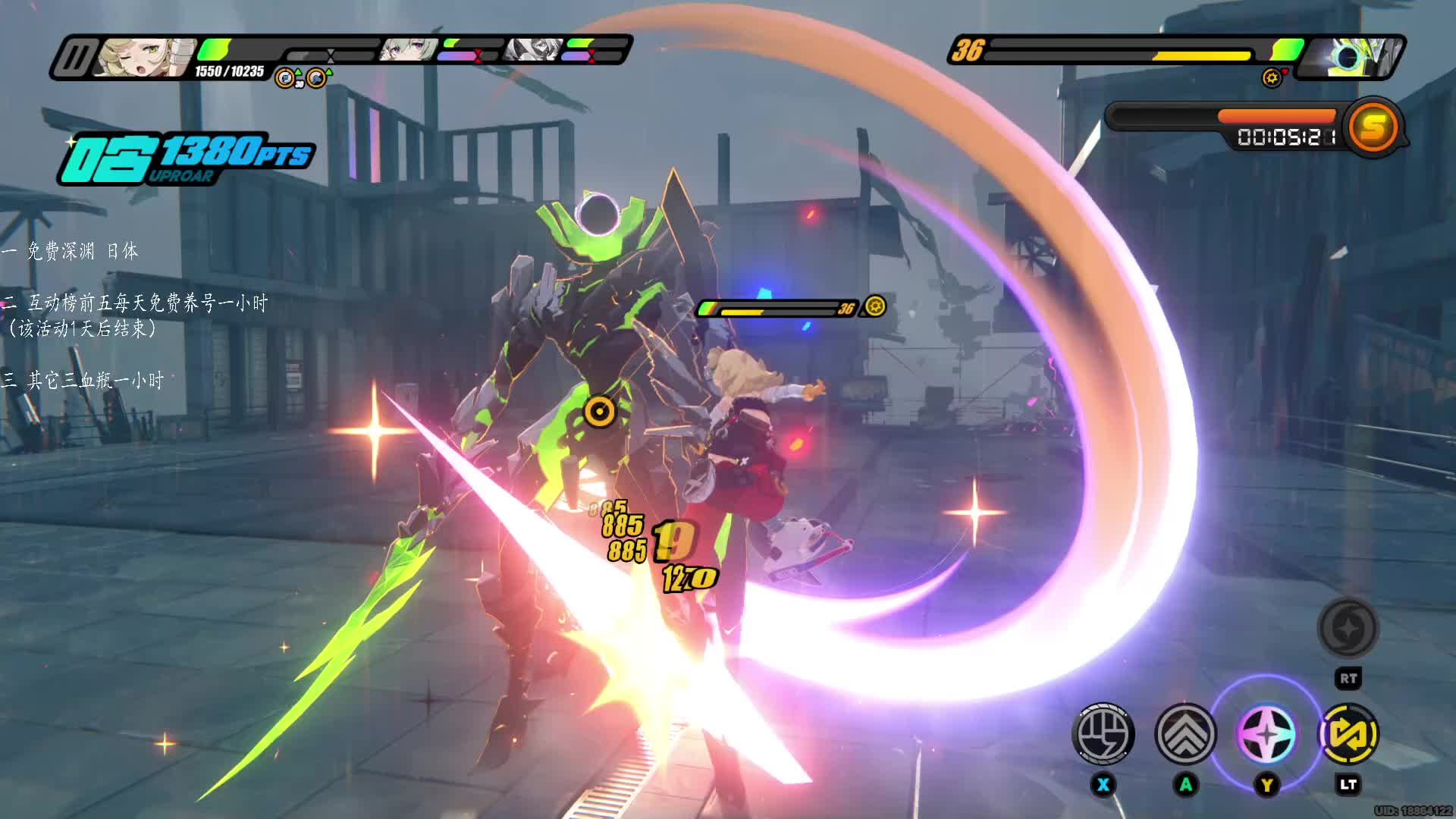1456x819 pixels.
Task: Pause the battle with the pause button
Action: (x=76, y=58)
